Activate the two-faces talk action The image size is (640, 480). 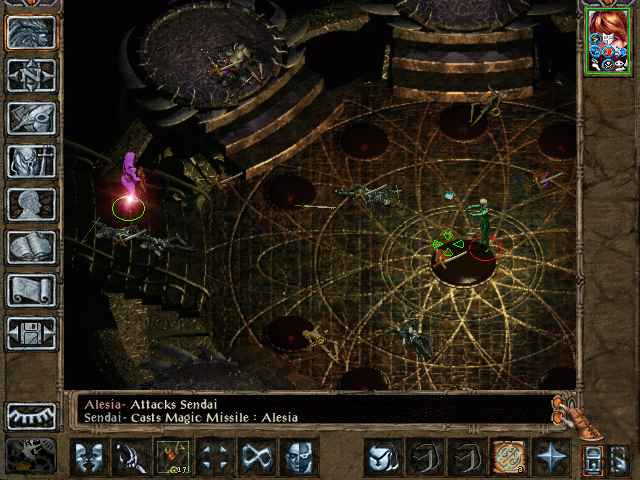(x=89, y=457)
